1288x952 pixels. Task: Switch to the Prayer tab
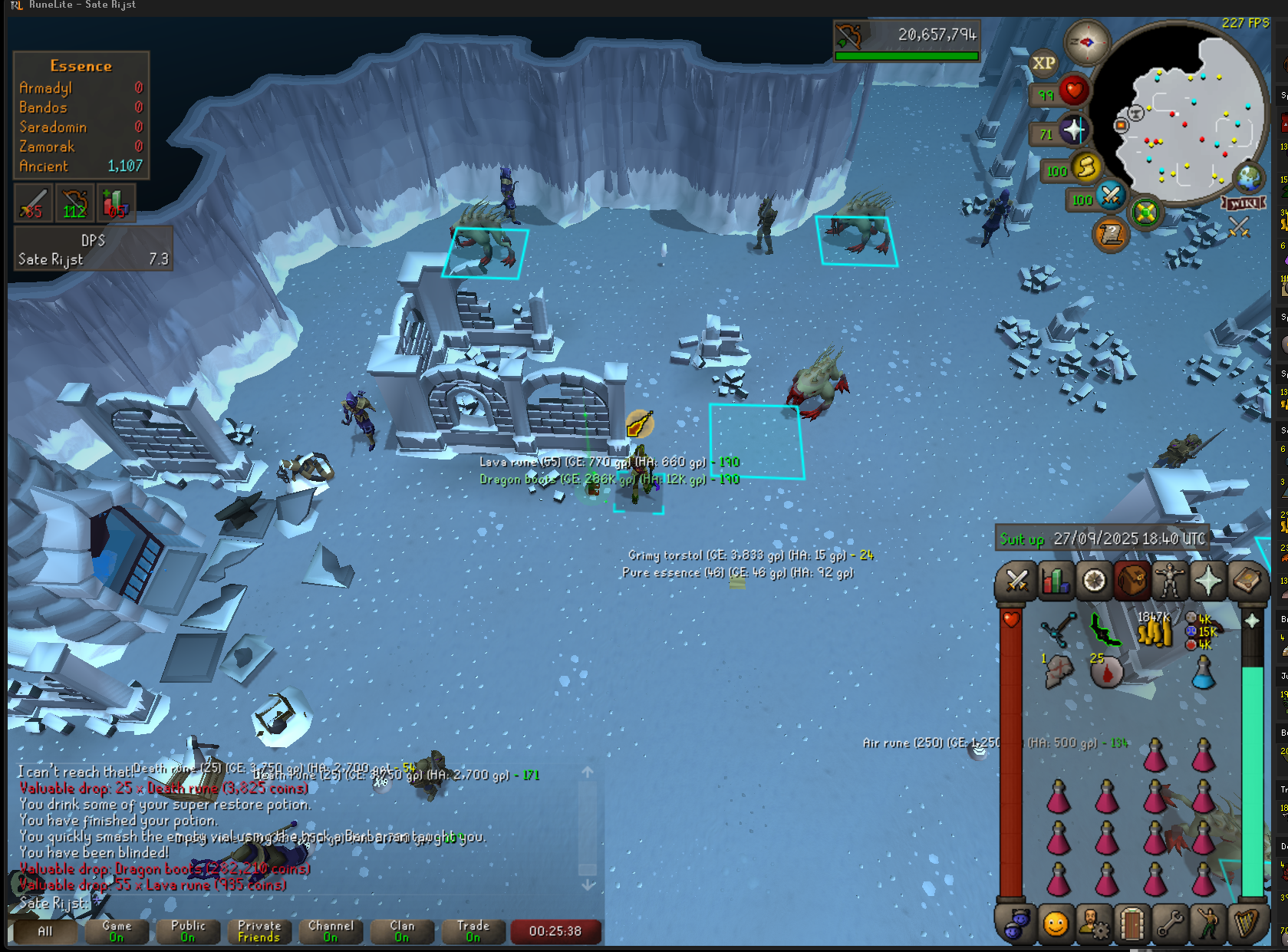coord(1208,581)
